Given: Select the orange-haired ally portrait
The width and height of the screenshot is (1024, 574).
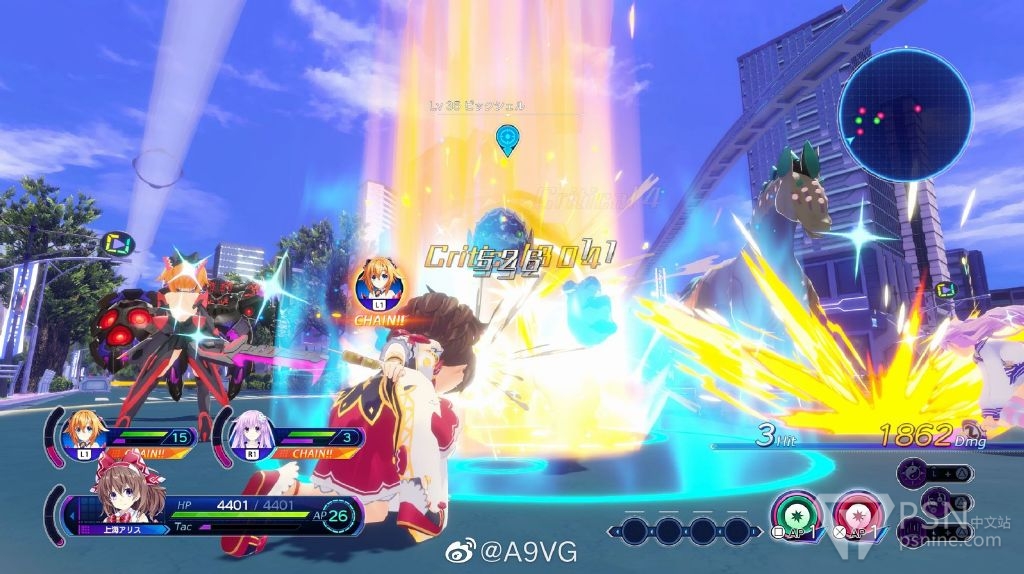Looking at the screenshot, I should tap(84, 431).
